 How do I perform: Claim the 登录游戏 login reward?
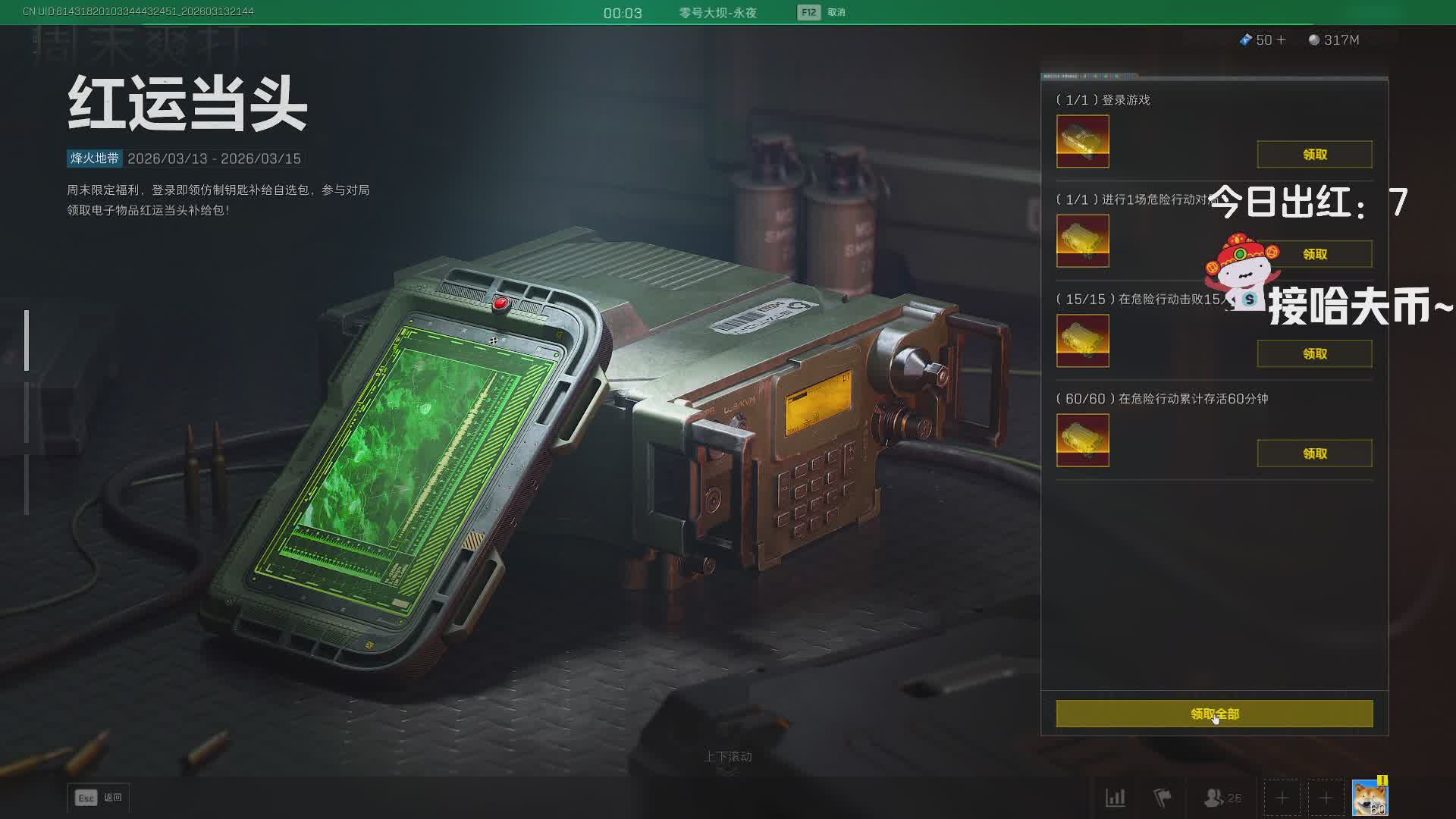(1314, 155)
